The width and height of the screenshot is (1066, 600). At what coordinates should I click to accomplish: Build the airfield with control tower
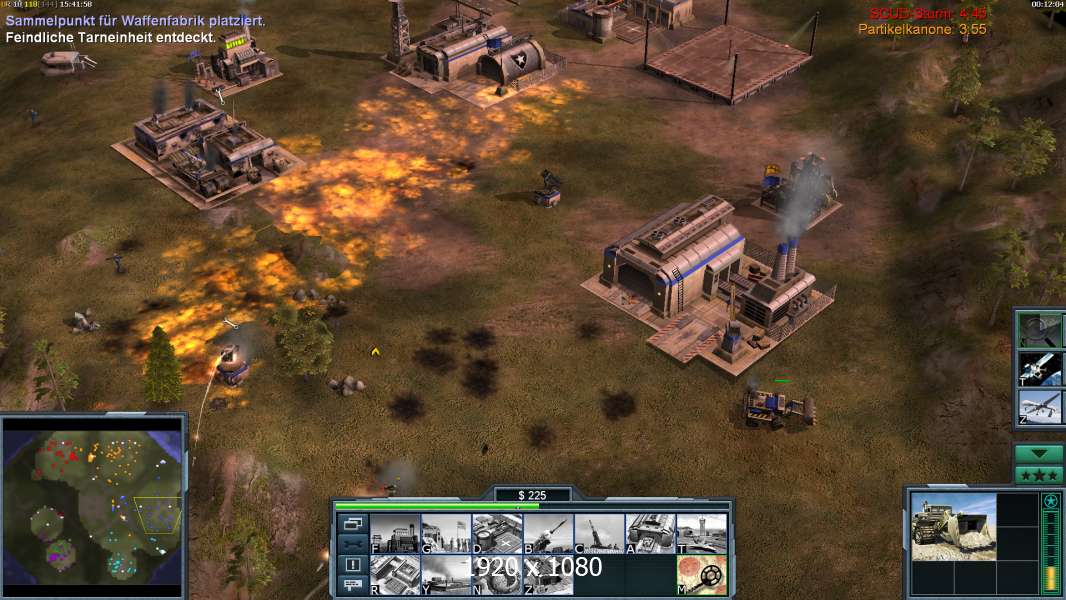click(701, 533)
